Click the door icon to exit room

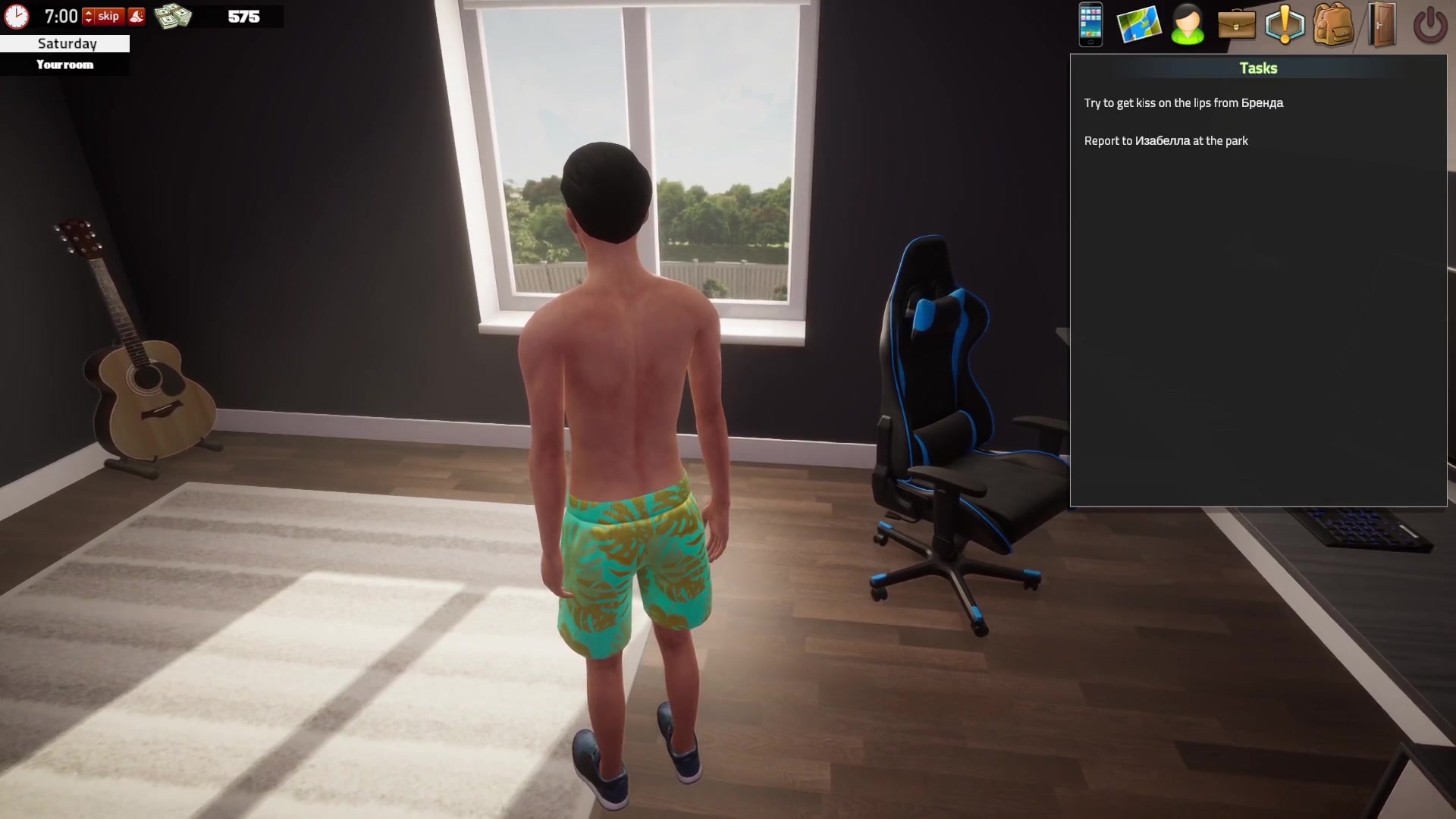(x=1382, y=25)
